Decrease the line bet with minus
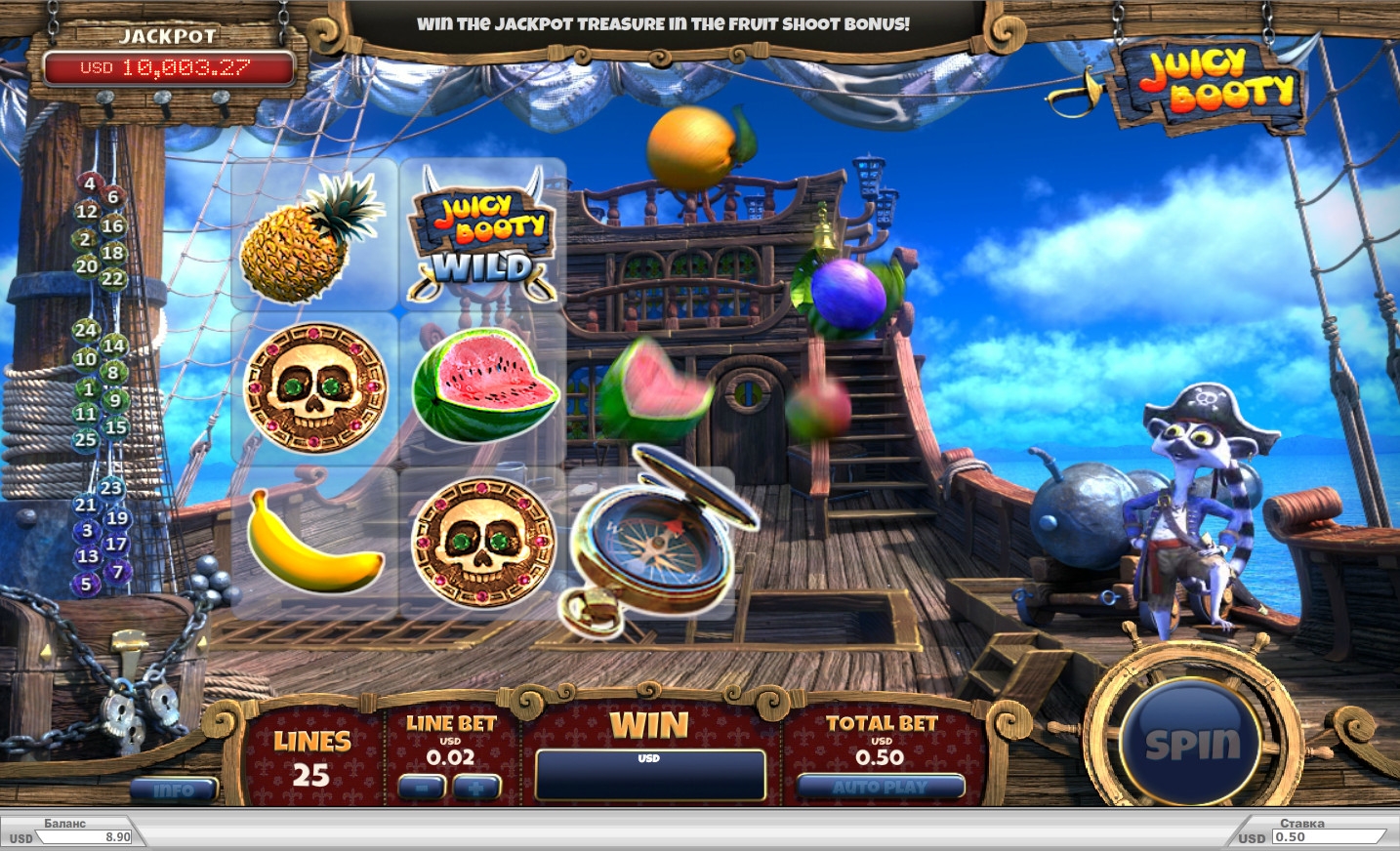Screen dimensions: 1400x851 pos(422,787)
